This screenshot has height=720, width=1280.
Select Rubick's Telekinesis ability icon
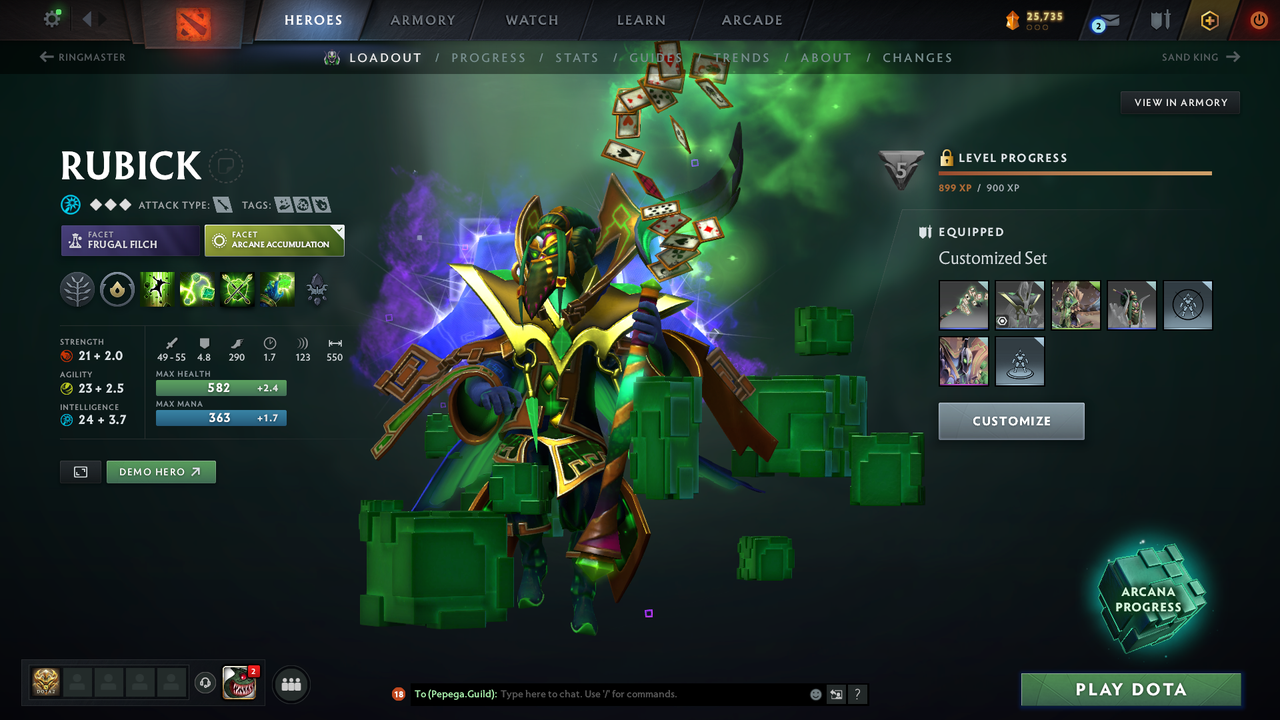coord(157,289)
